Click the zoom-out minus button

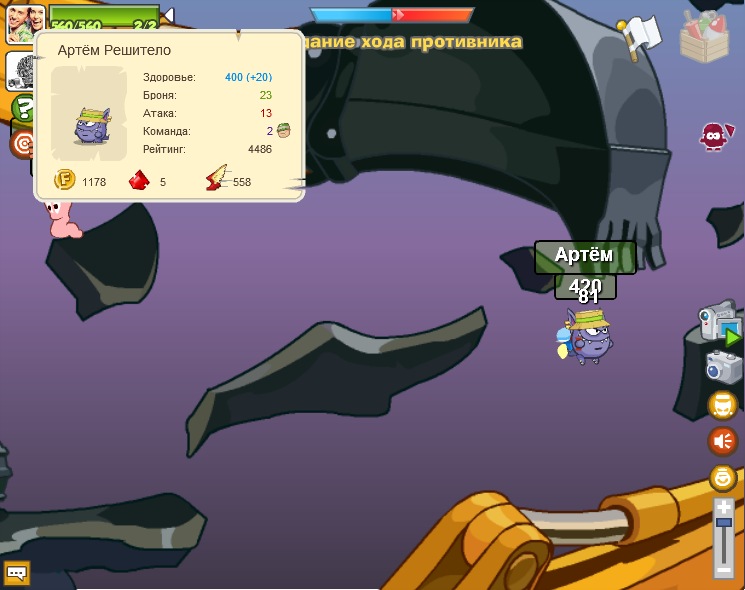tap(724, 570)
